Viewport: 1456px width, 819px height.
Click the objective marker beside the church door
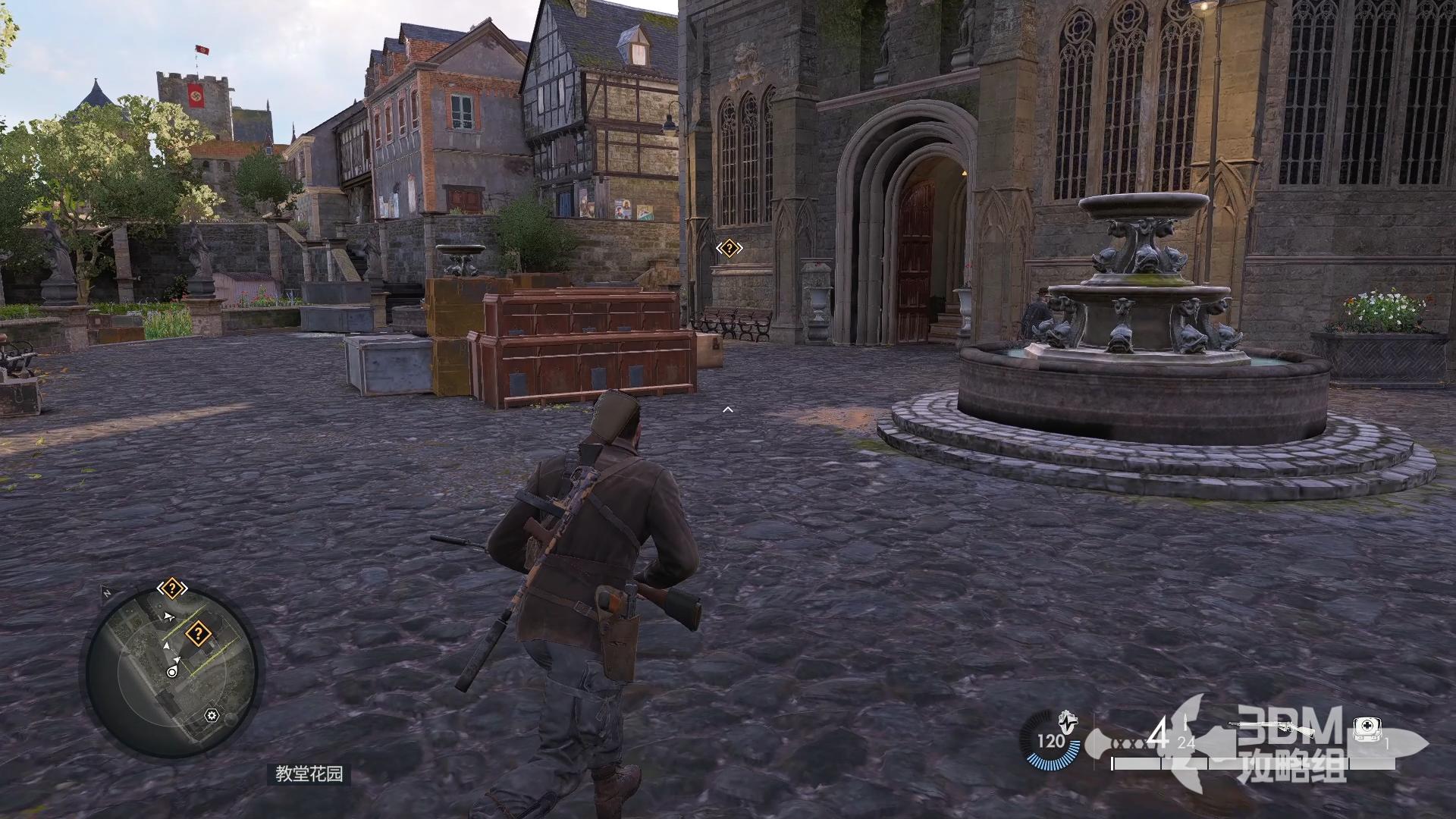click(x=729, y=247)
